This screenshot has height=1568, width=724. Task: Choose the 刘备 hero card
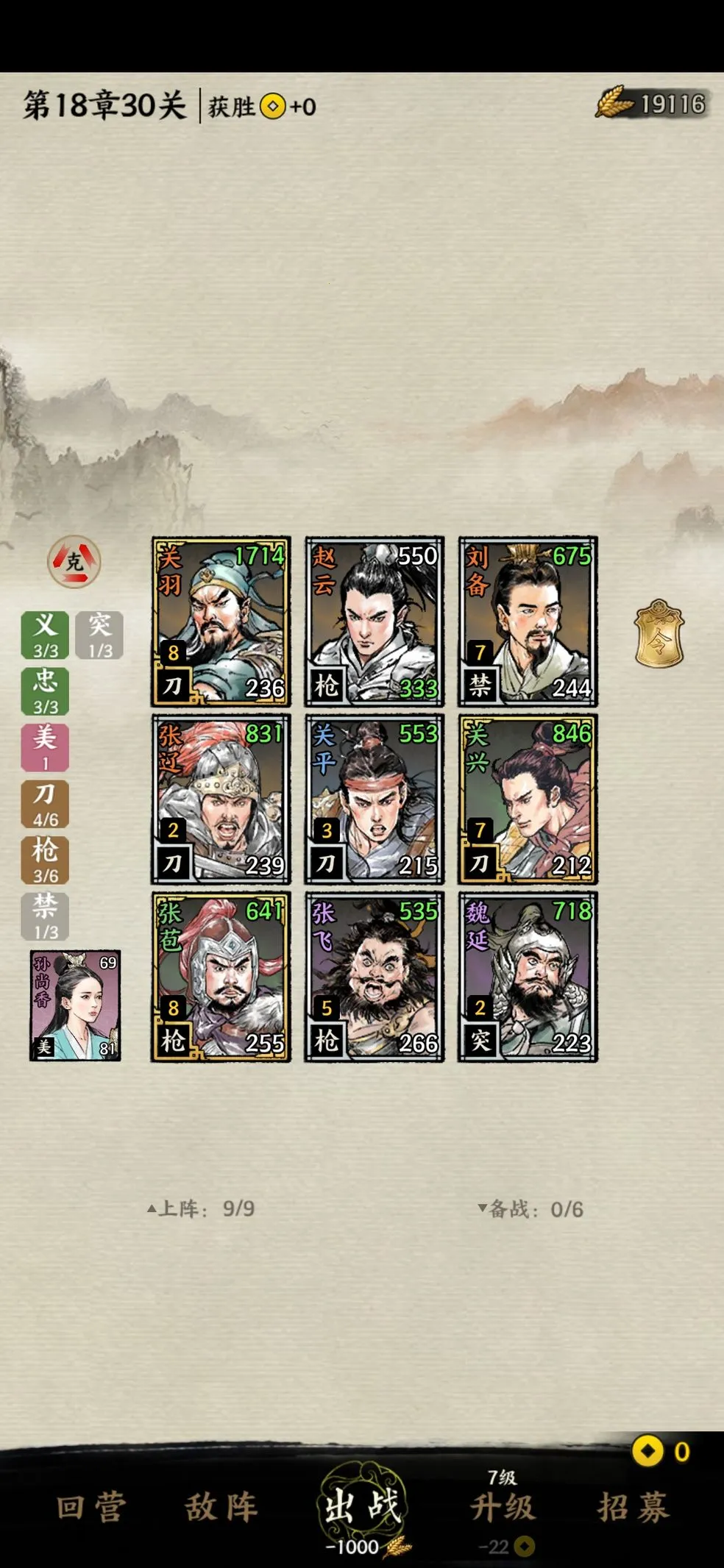[x=528, y=621]
